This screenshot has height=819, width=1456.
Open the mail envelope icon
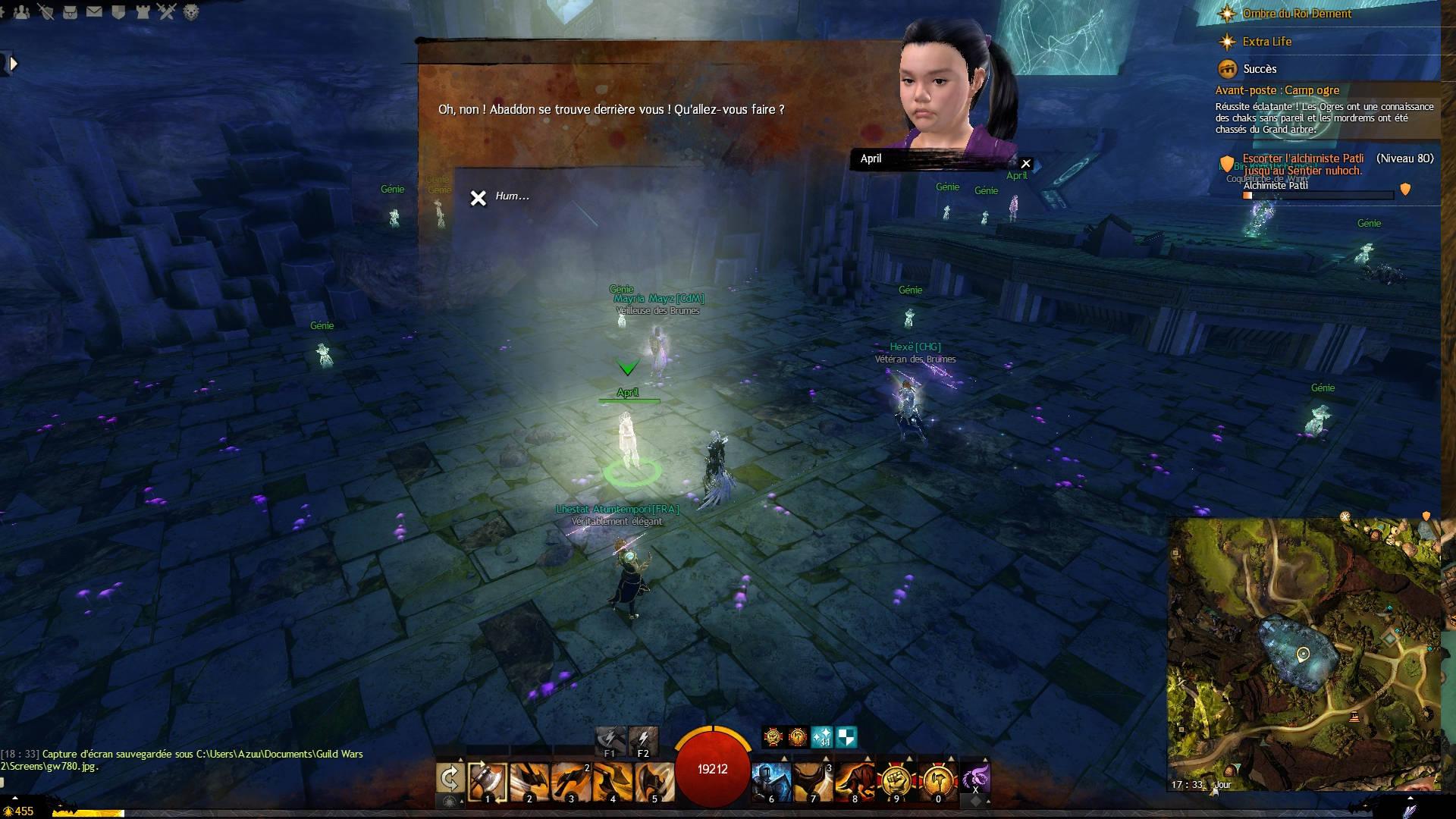coord(94,11)
